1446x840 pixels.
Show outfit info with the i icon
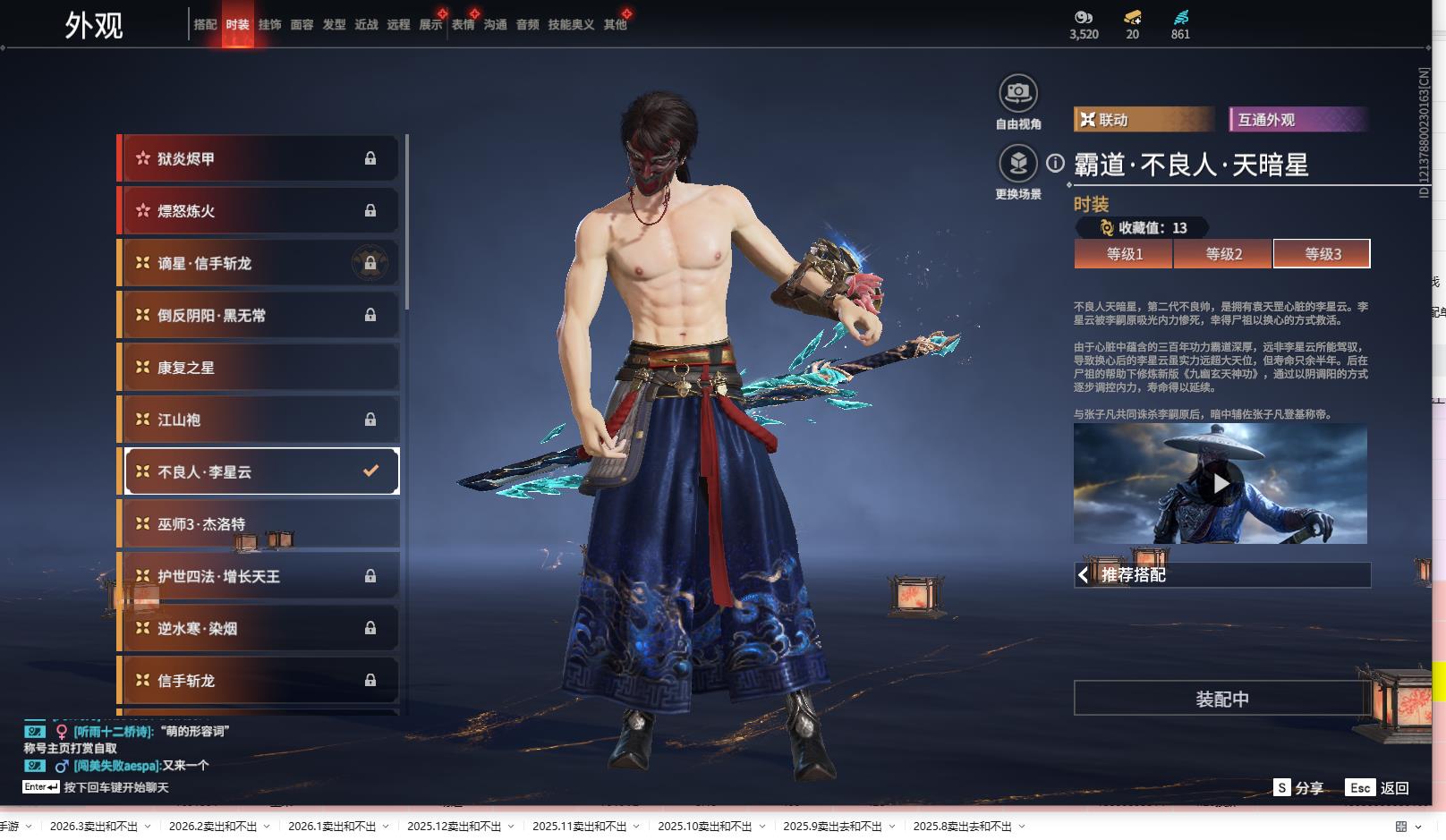pyautogui.click(x=1056, y=164)
